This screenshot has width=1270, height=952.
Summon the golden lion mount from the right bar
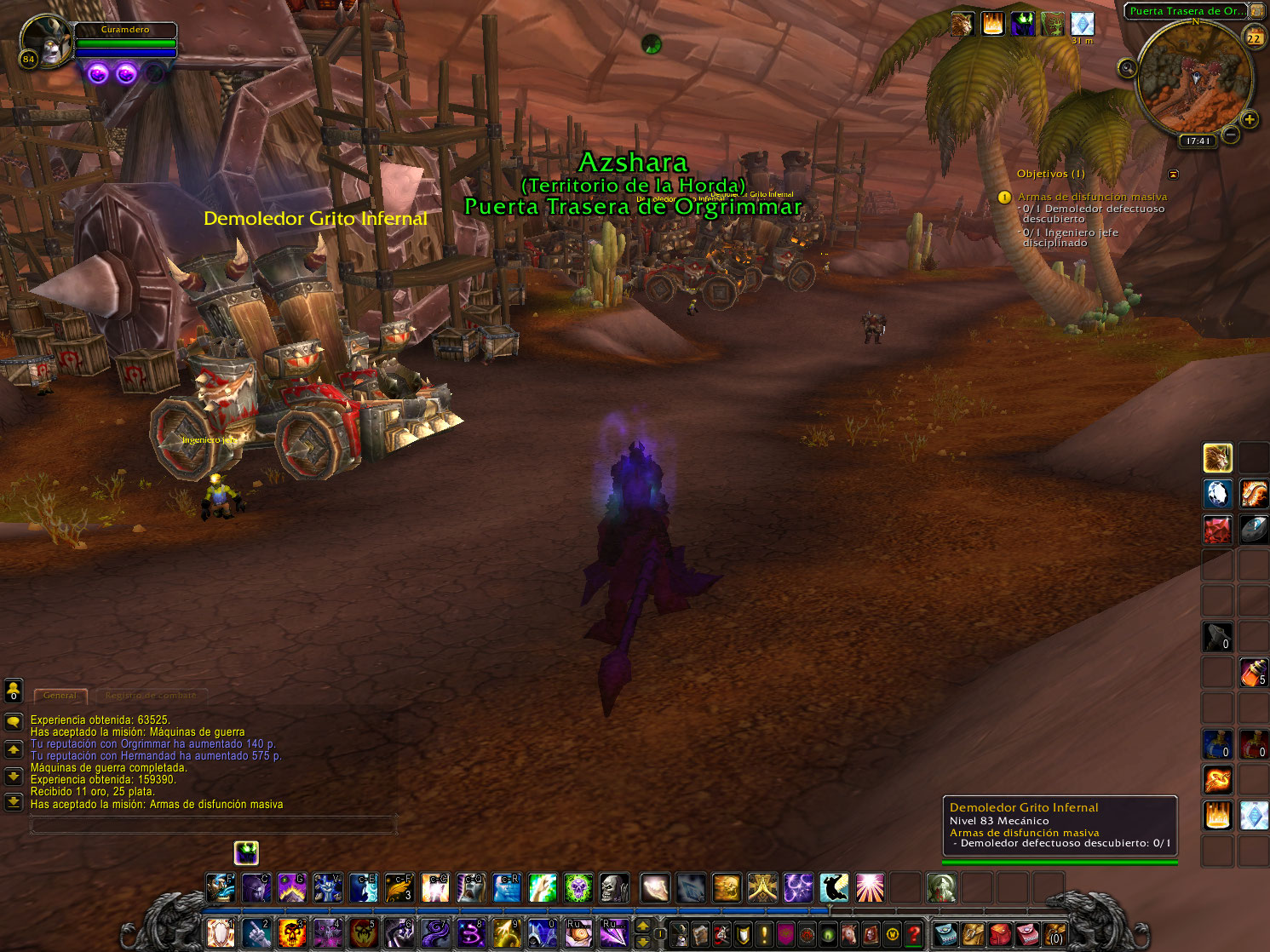click(x=1217, y=456)
